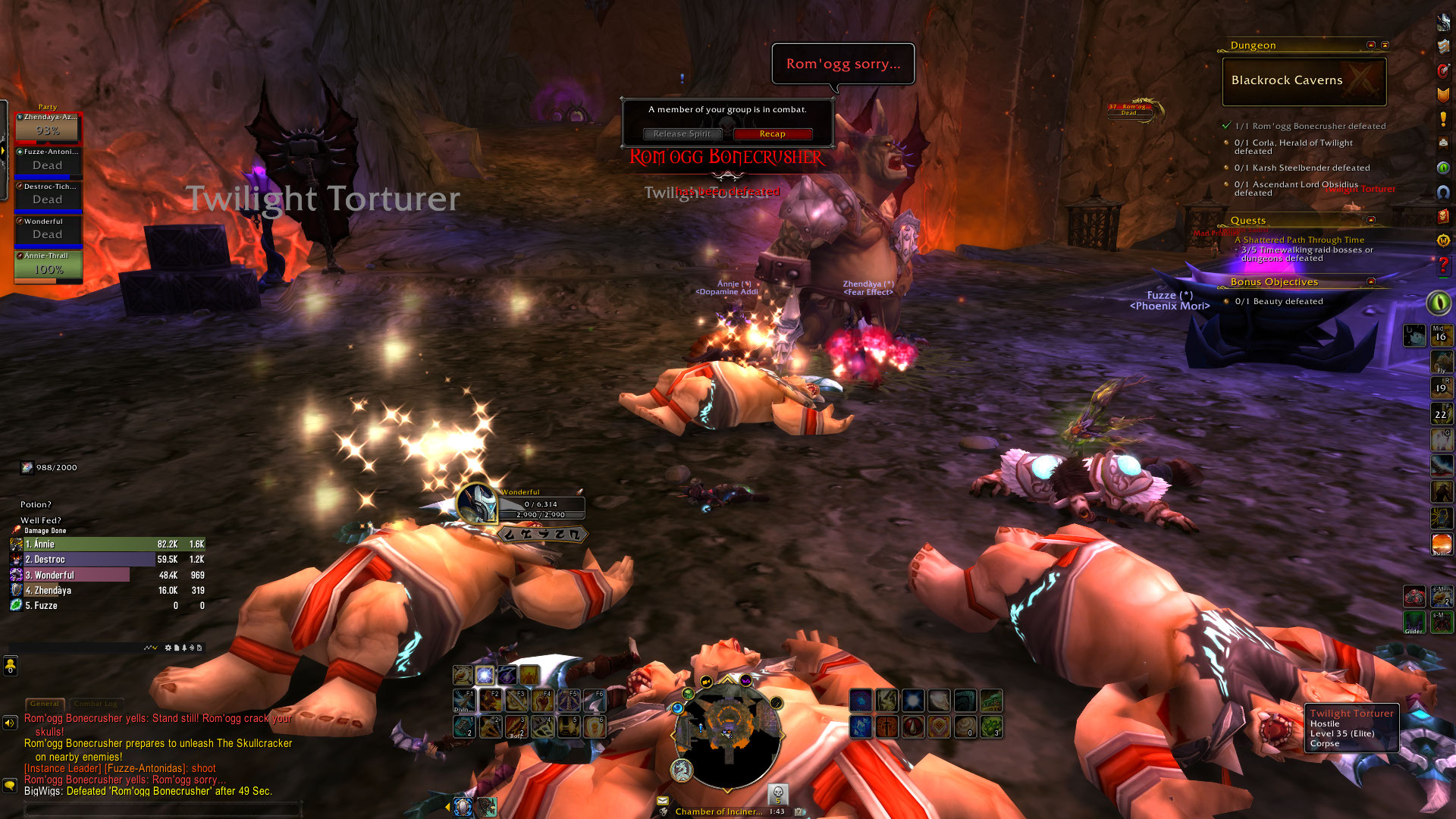Image resolution: width=1456 pixels, height=819 pixels.
Task: Switch to the General chat tab
Action: [x=44, y=704]
